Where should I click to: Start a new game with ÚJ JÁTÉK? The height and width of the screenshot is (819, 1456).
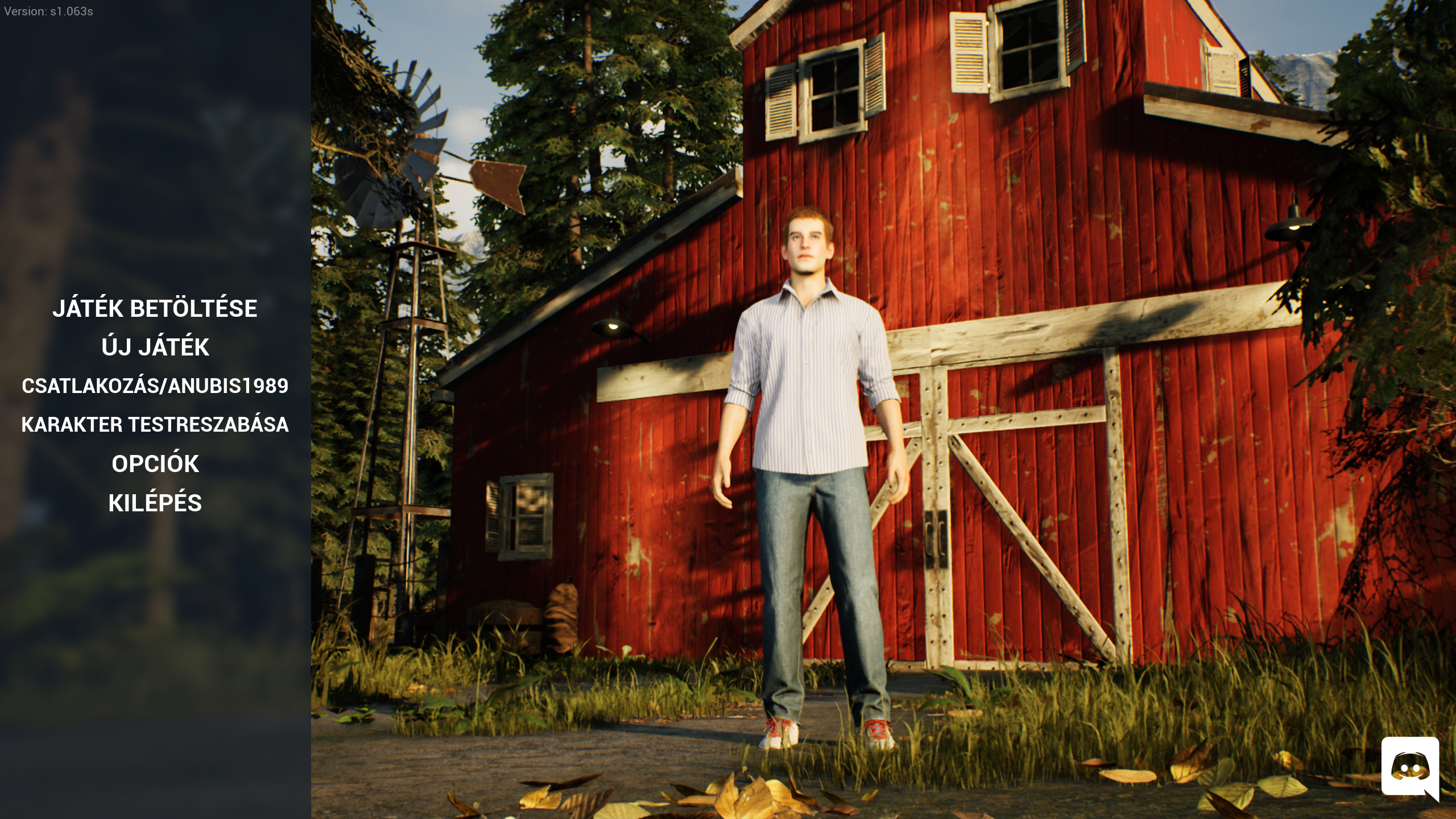click(155, 347)
